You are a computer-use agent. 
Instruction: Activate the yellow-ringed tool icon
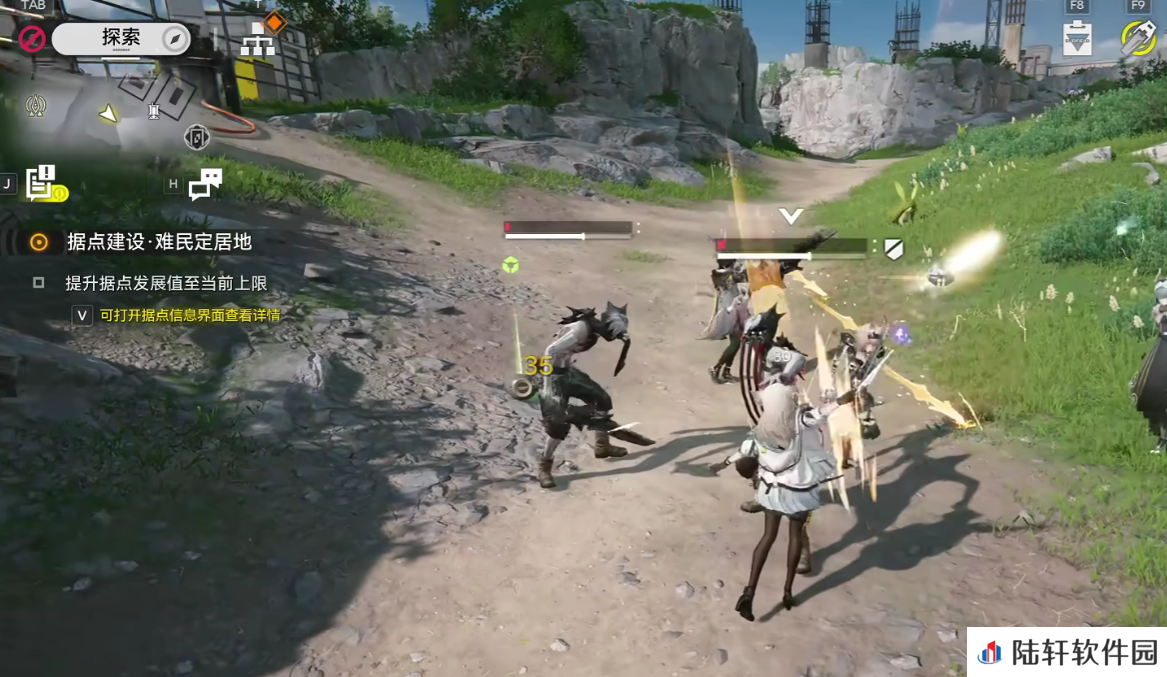click(x=1138, y=38)
